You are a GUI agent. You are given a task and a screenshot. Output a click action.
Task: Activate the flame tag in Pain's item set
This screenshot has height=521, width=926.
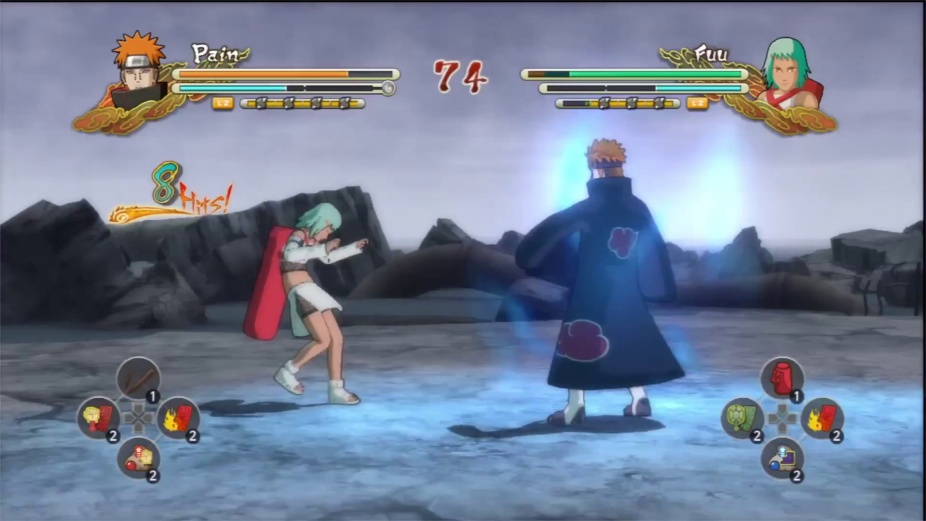(178, 418)
